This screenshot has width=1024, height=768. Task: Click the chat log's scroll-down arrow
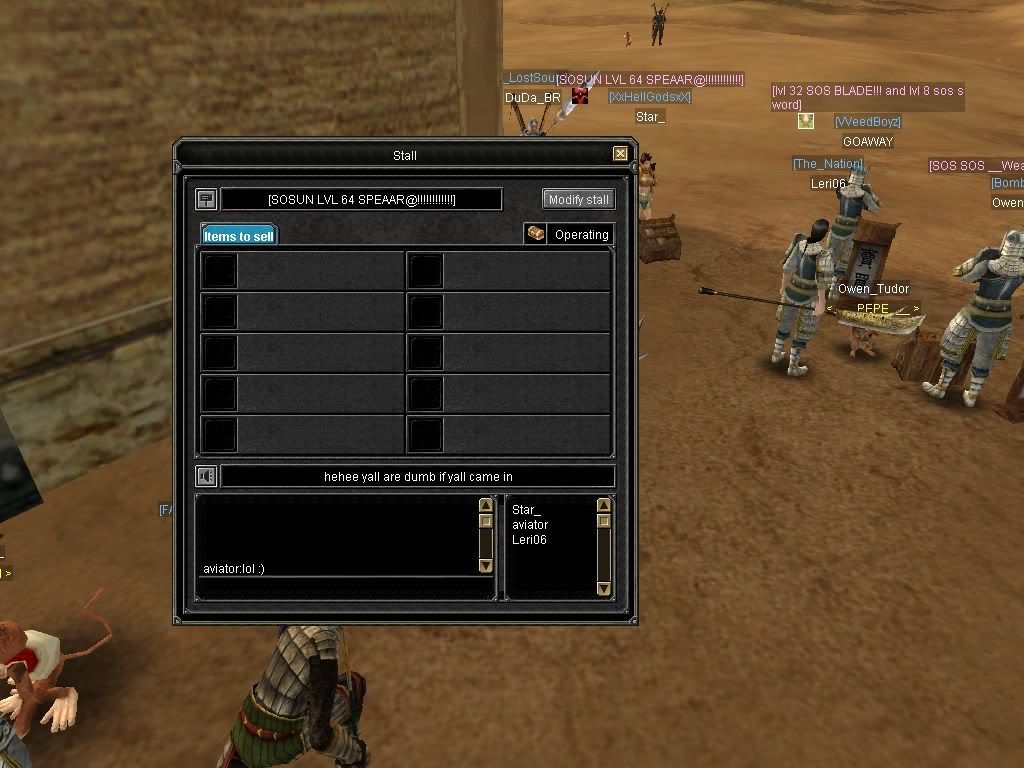pyautogui.click(x=486, y=566)
